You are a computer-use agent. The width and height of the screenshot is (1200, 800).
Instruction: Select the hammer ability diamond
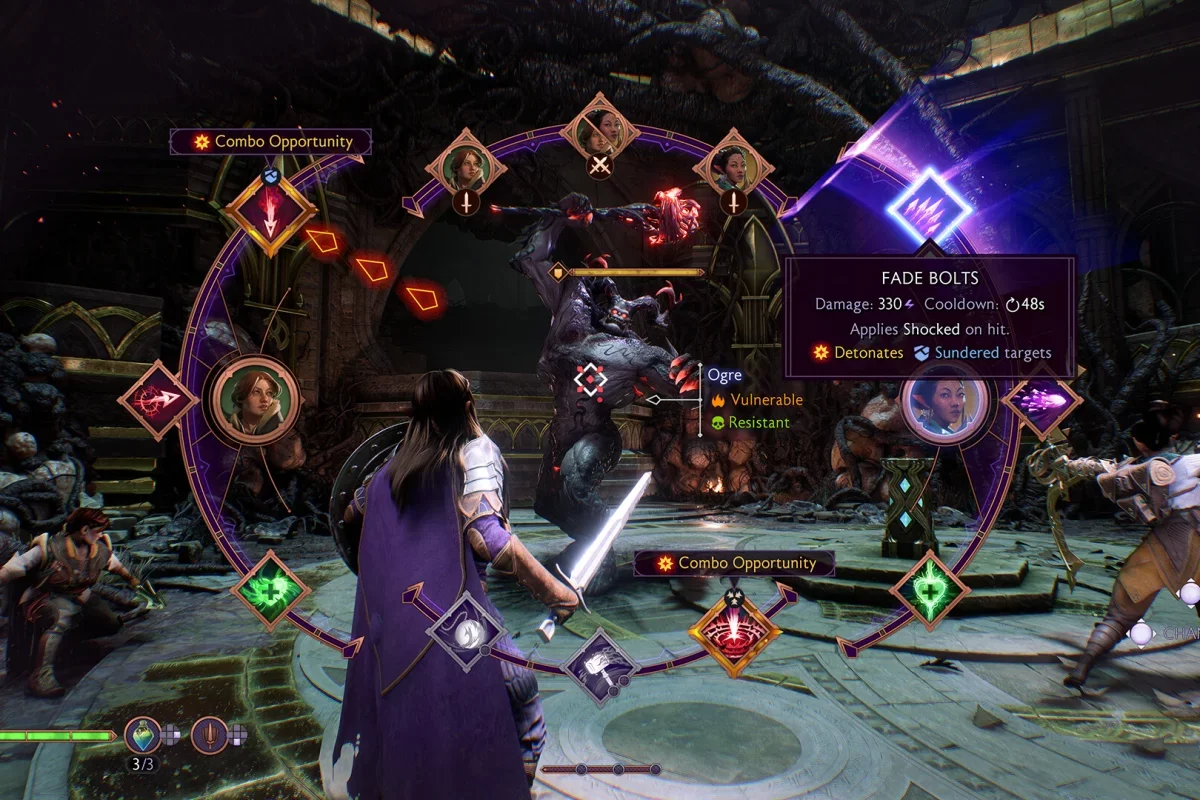pyautogui.click(x=600, y=665)
